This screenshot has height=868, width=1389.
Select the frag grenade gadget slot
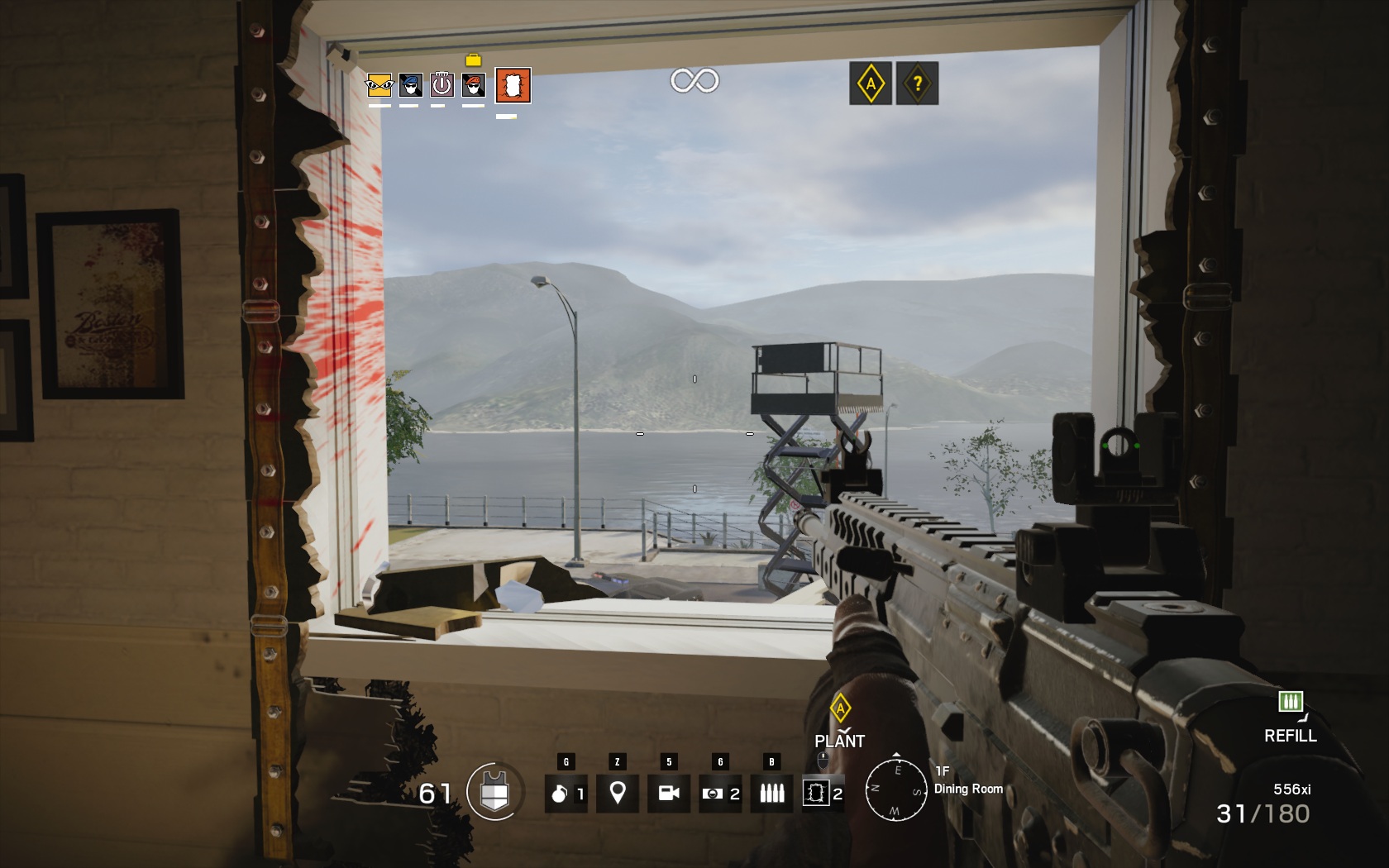[566, 794]
